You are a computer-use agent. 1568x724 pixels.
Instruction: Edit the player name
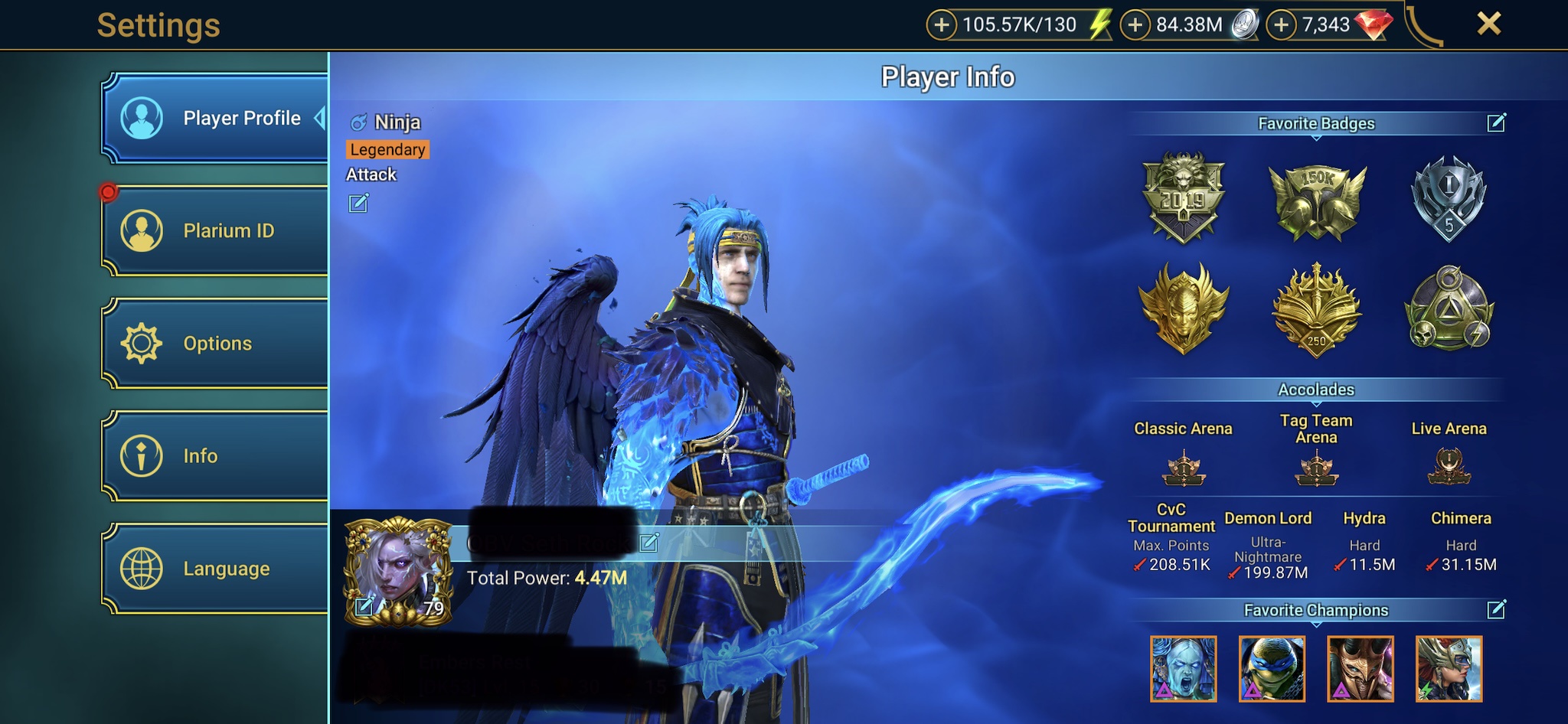point(649,543)
